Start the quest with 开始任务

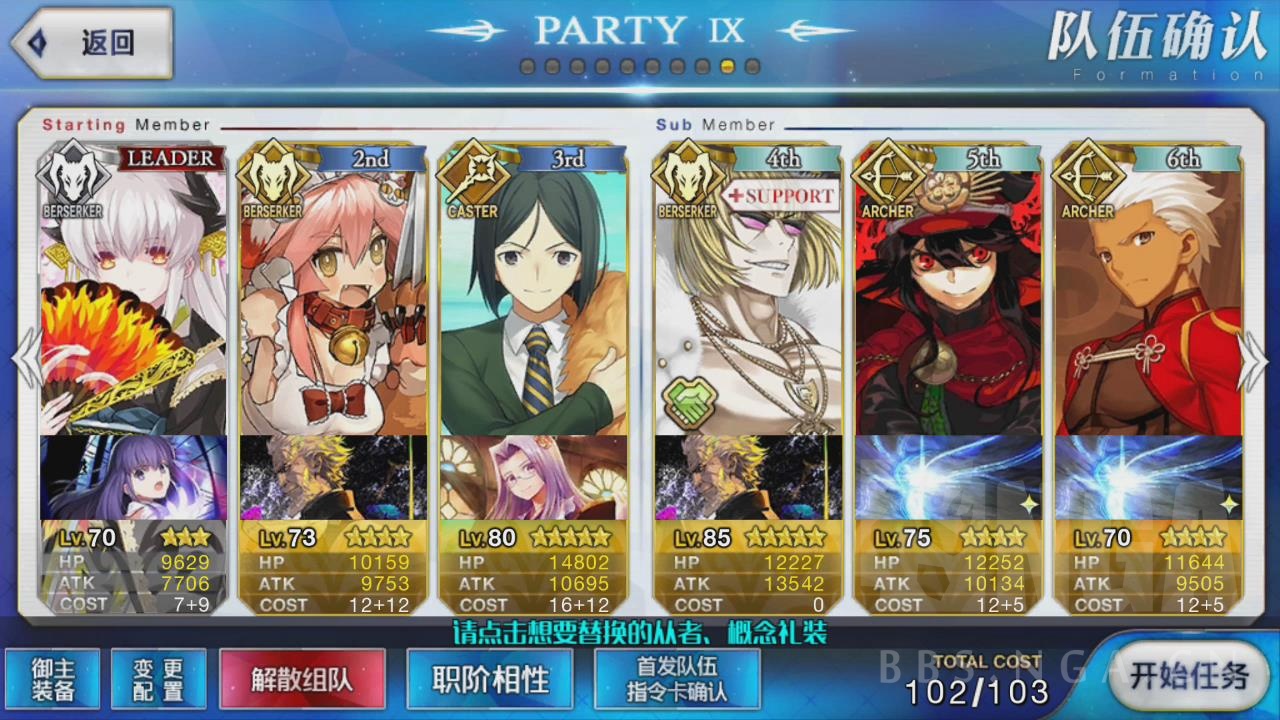click(1188, 675)
